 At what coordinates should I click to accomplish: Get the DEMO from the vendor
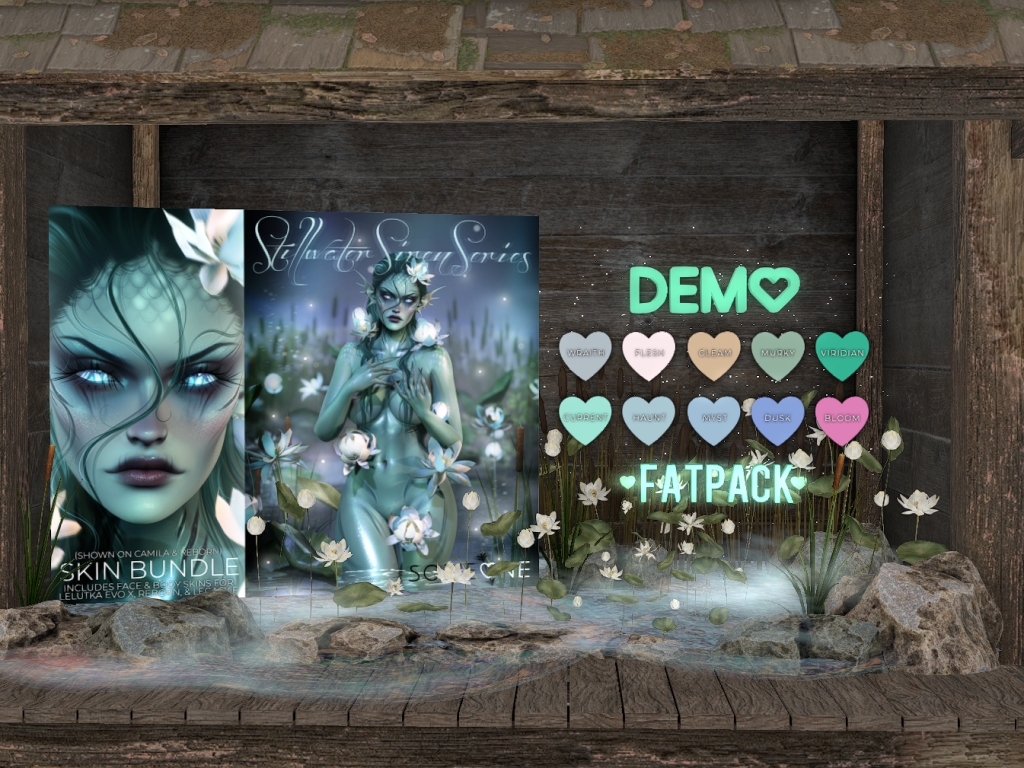pos(714,289)
